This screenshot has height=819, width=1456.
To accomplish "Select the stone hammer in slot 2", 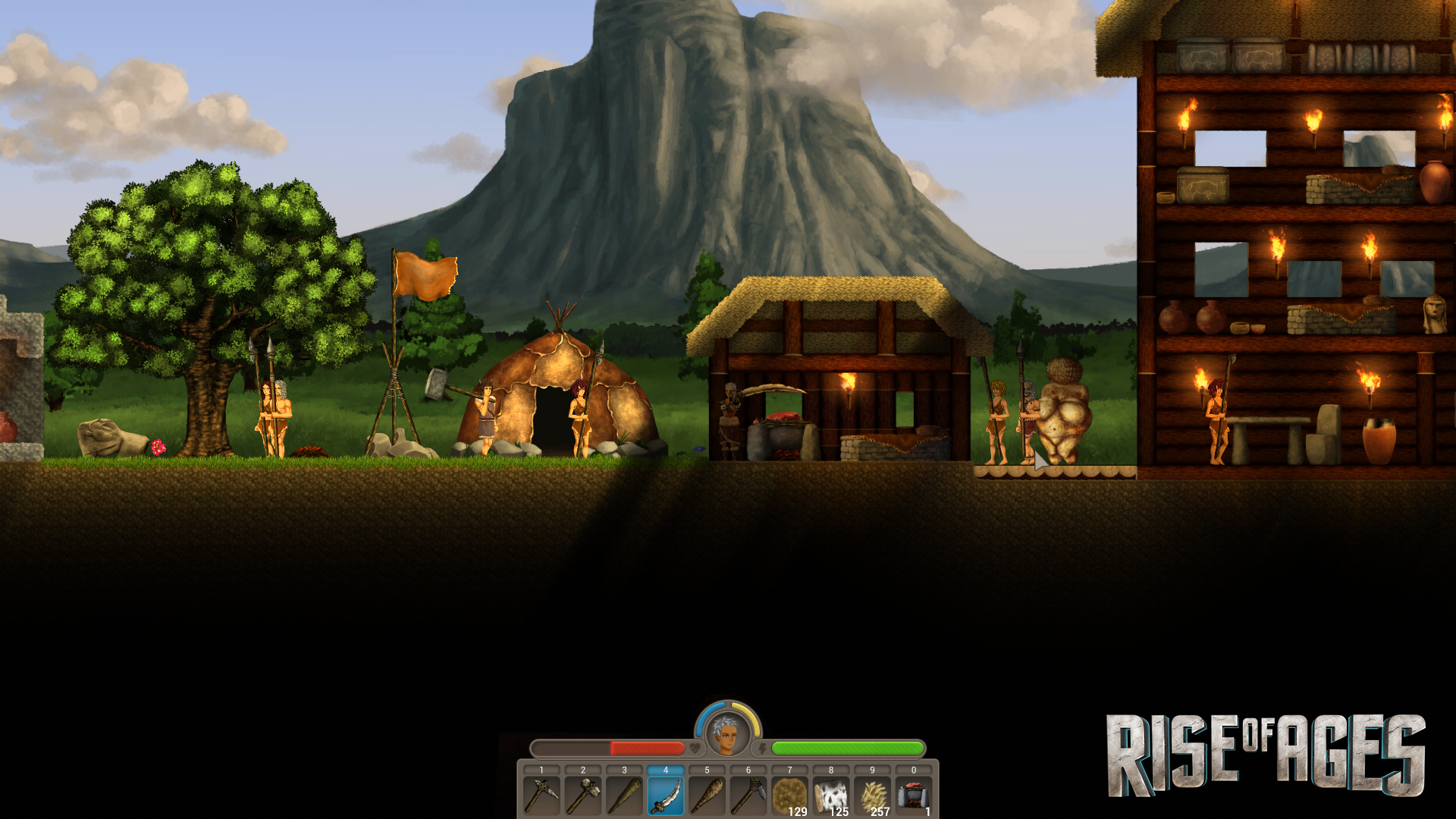I will pyautogui.click(x=583, y=796).
